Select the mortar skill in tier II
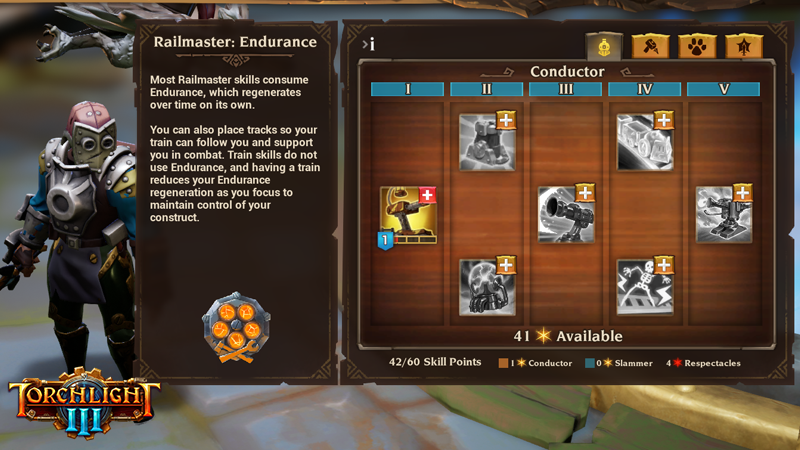This screenshot has height=450, width=800. [486, 143]
